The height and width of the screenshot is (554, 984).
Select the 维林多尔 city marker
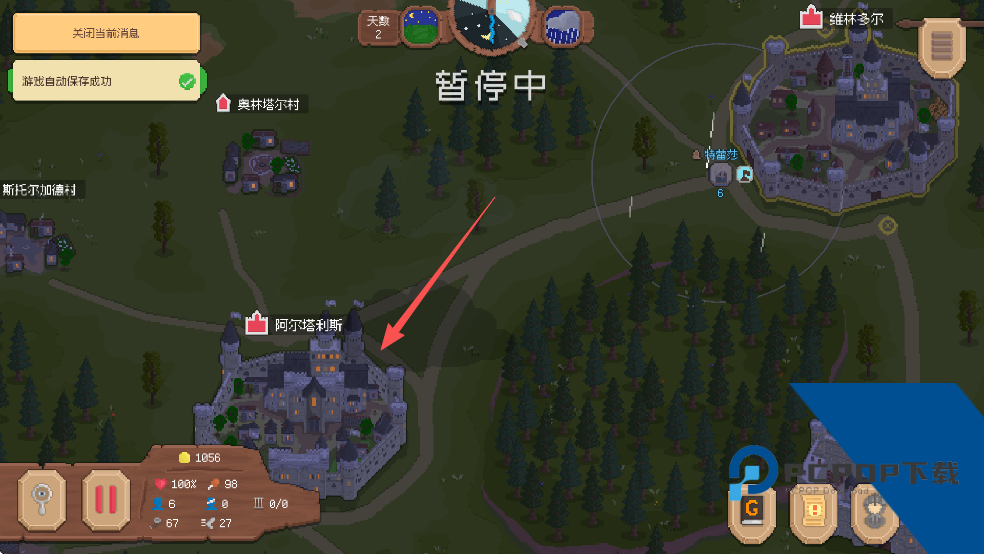848,18
